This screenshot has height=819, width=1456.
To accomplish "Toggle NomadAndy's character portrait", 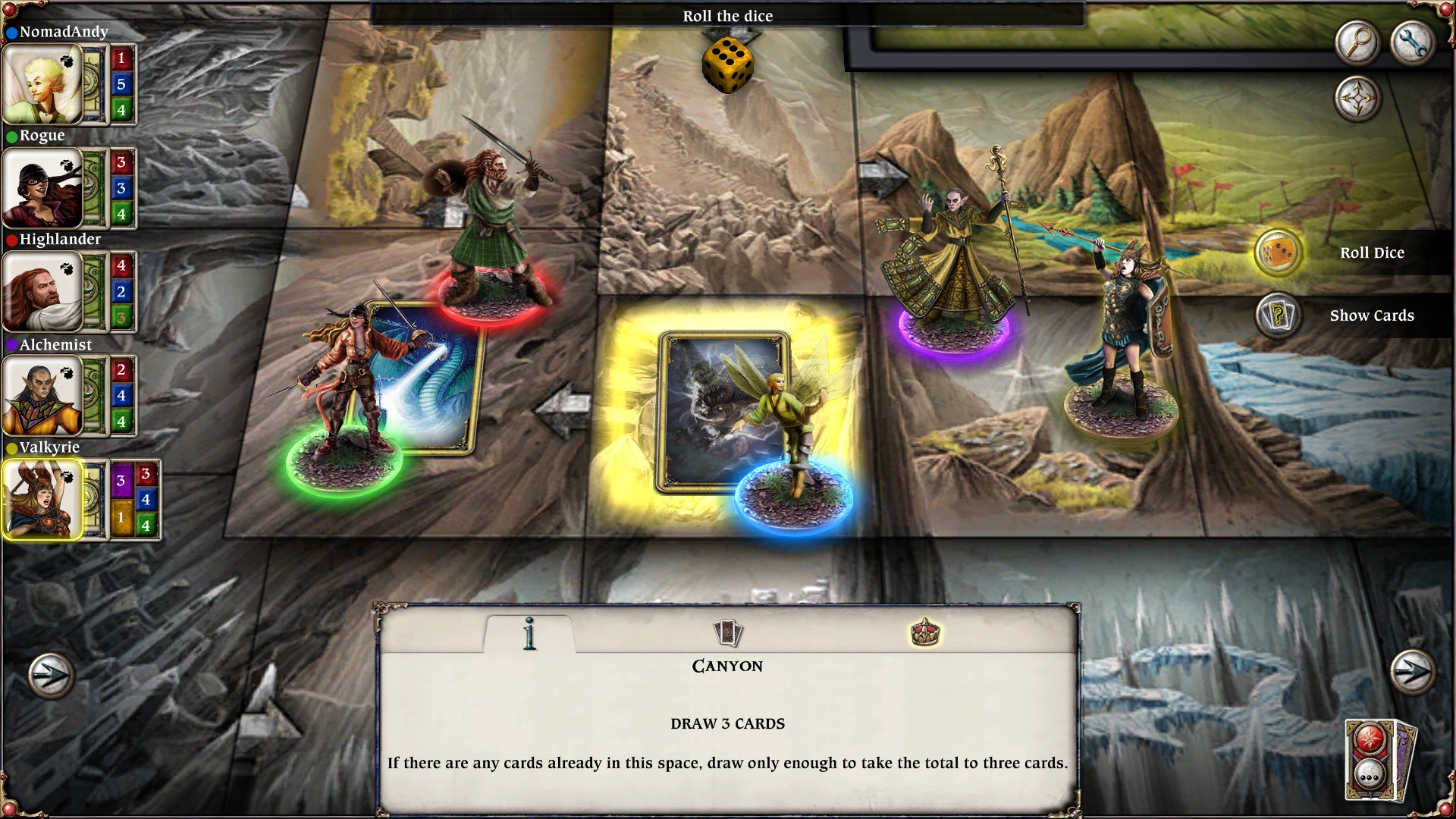I will 43,83.
